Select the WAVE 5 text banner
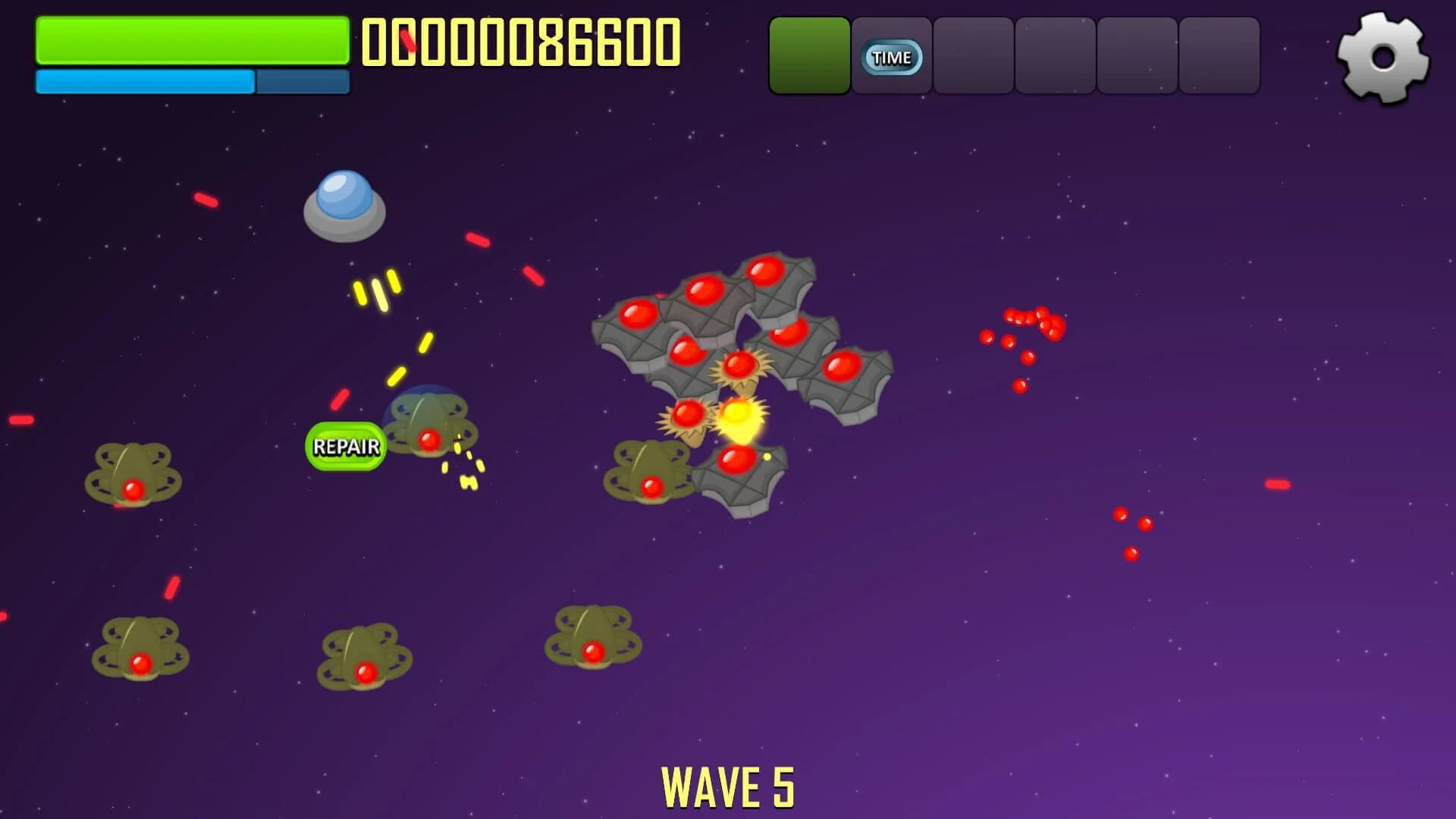This screenshot has height=819, width=1456. click(730, 785)
